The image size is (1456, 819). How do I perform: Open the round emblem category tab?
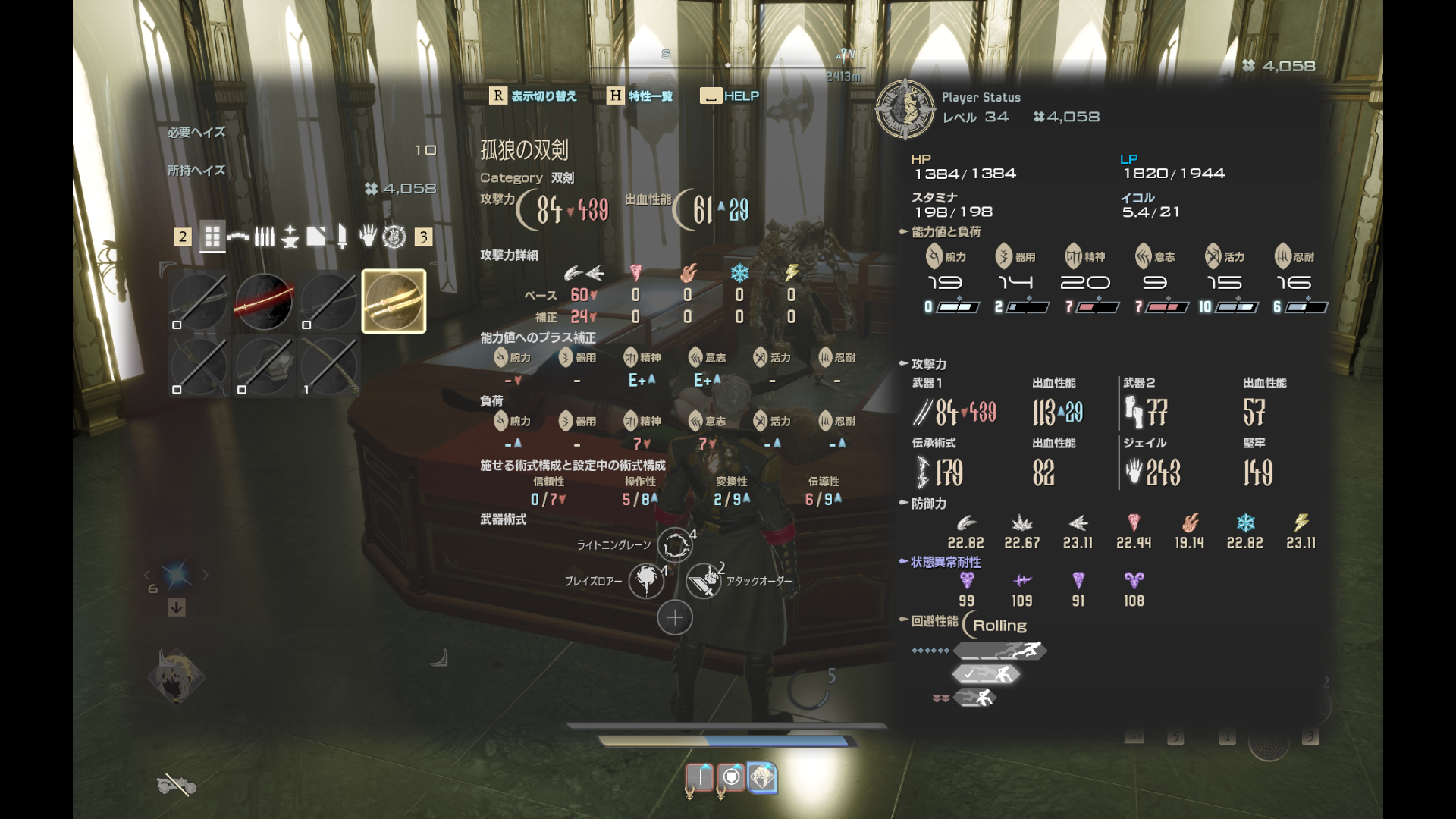pos(394,237)
